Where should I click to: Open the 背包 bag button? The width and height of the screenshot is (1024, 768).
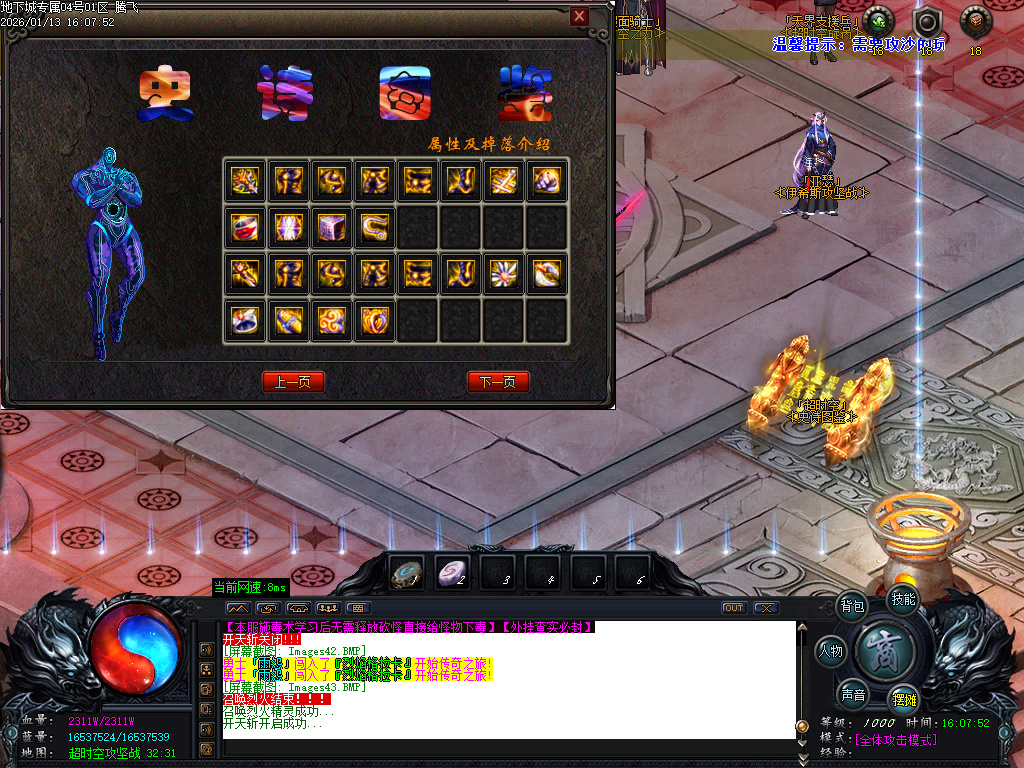pos(853,606)
